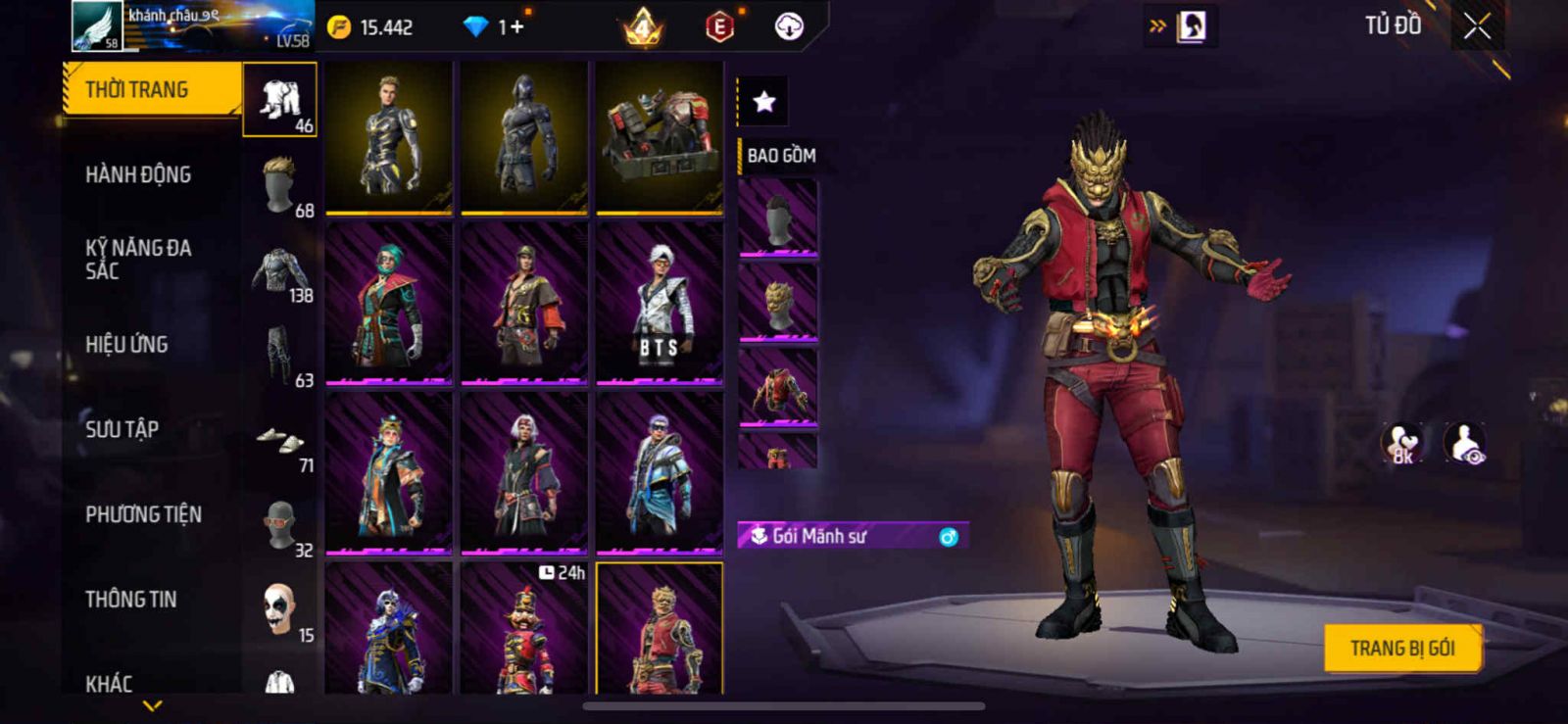The height and width of the screenshot is (724, 1568).
Task: Open the gold coin balance
Action: (370, 27)
